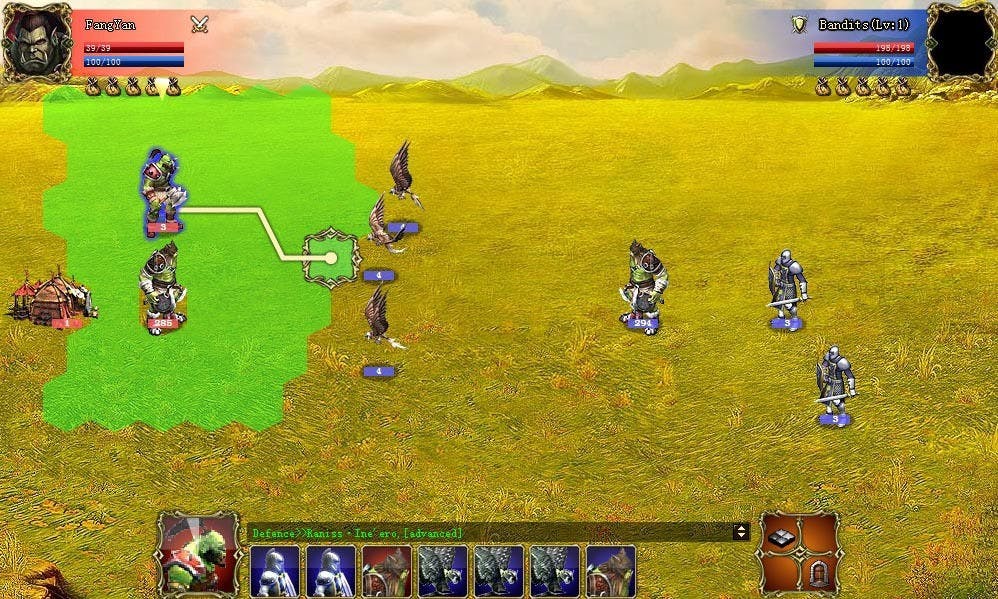
Task: Click the combat log message bar
Action: (x=490, y=533)
